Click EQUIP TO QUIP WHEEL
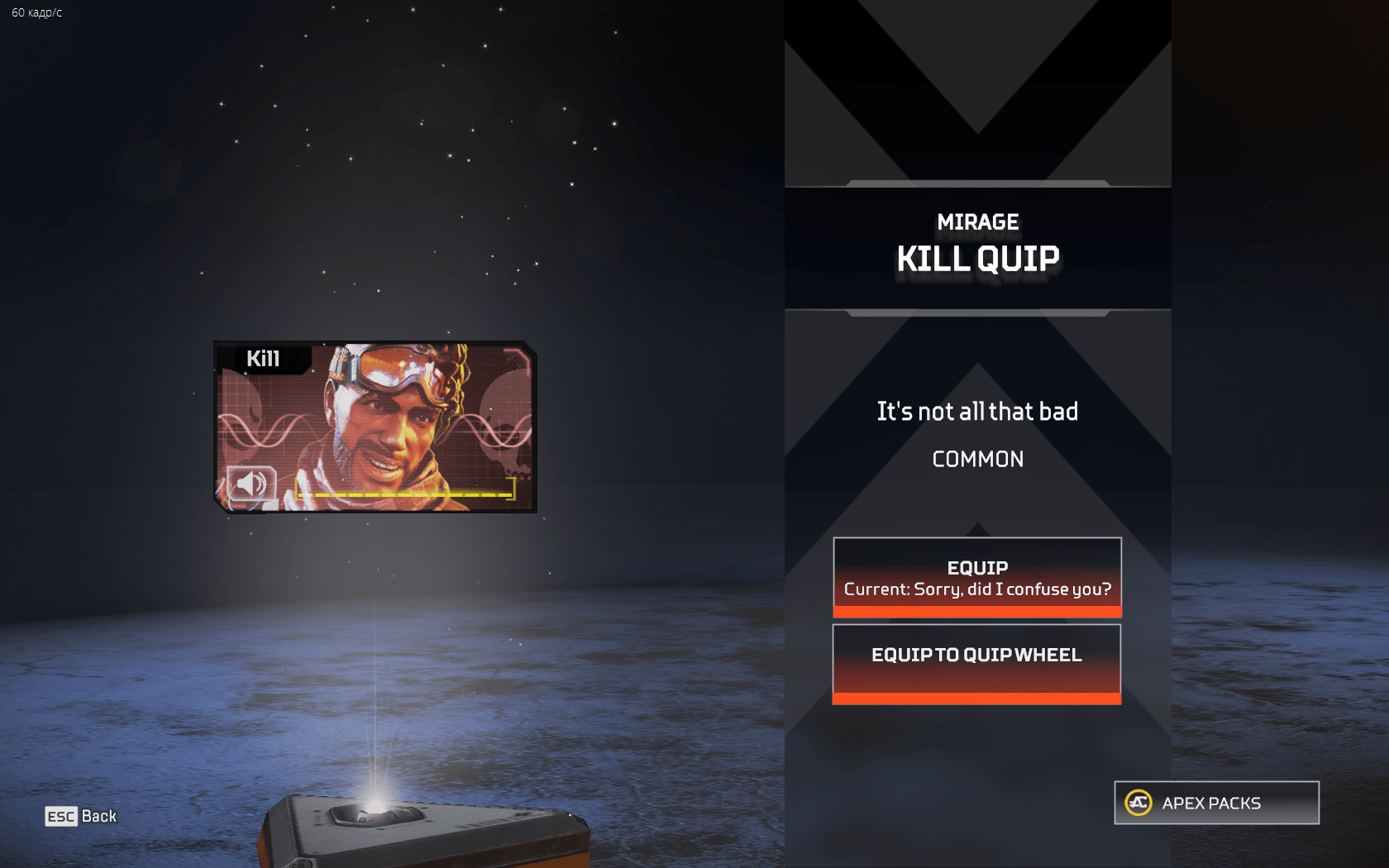 click(976, 654)
